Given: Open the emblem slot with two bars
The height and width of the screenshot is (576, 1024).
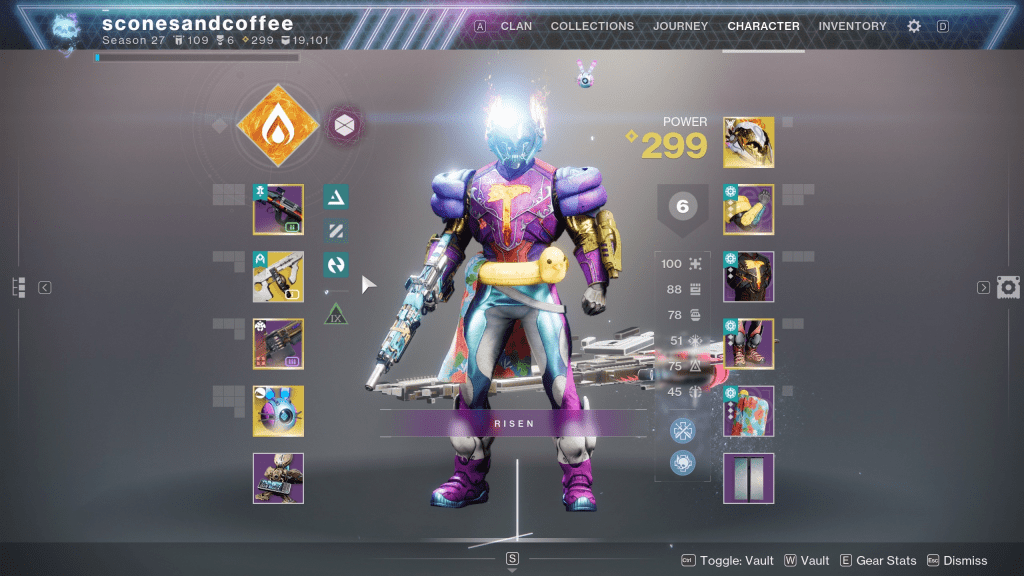Looking at the screenshot, I should (748, 478).
